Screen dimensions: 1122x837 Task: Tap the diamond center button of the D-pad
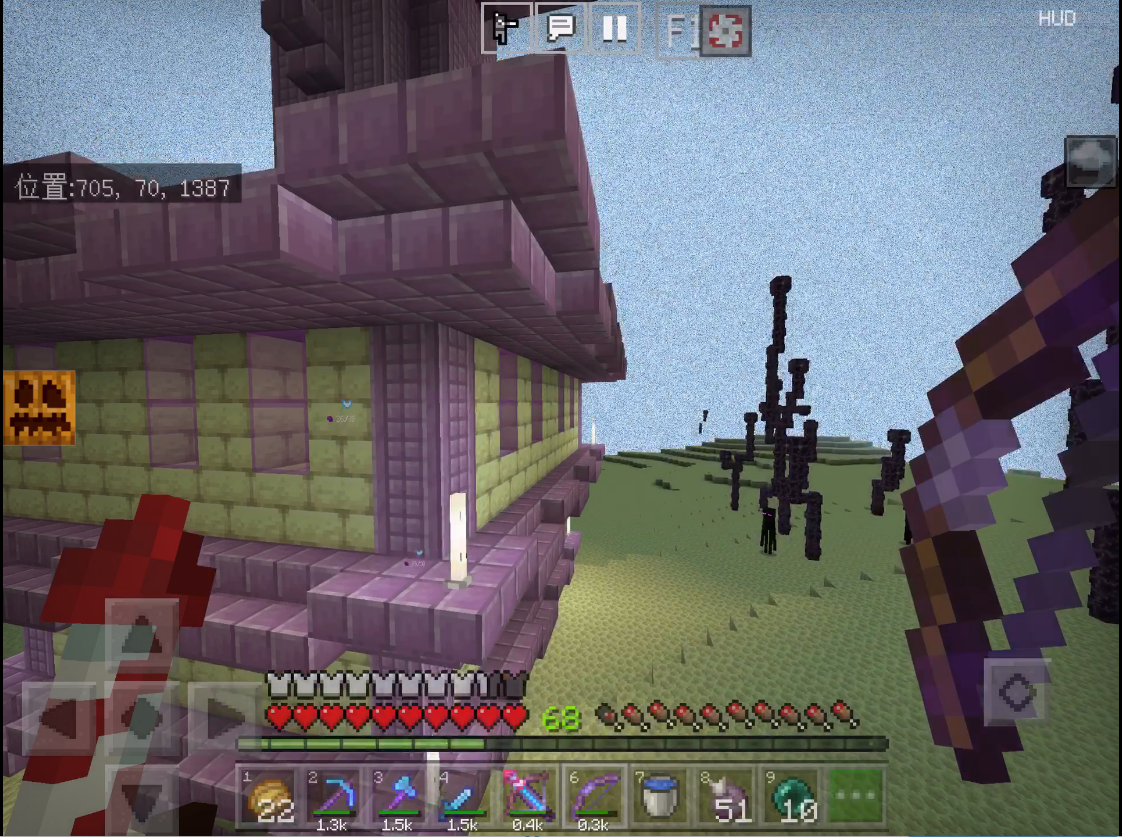142,717
